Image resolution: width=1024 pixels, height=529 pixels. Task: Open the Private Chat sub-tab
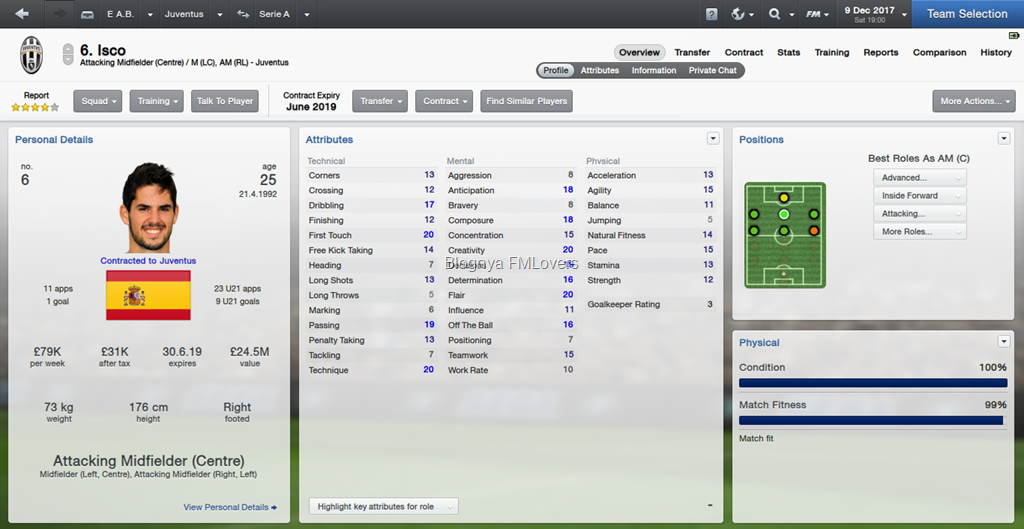coord(713,70)
